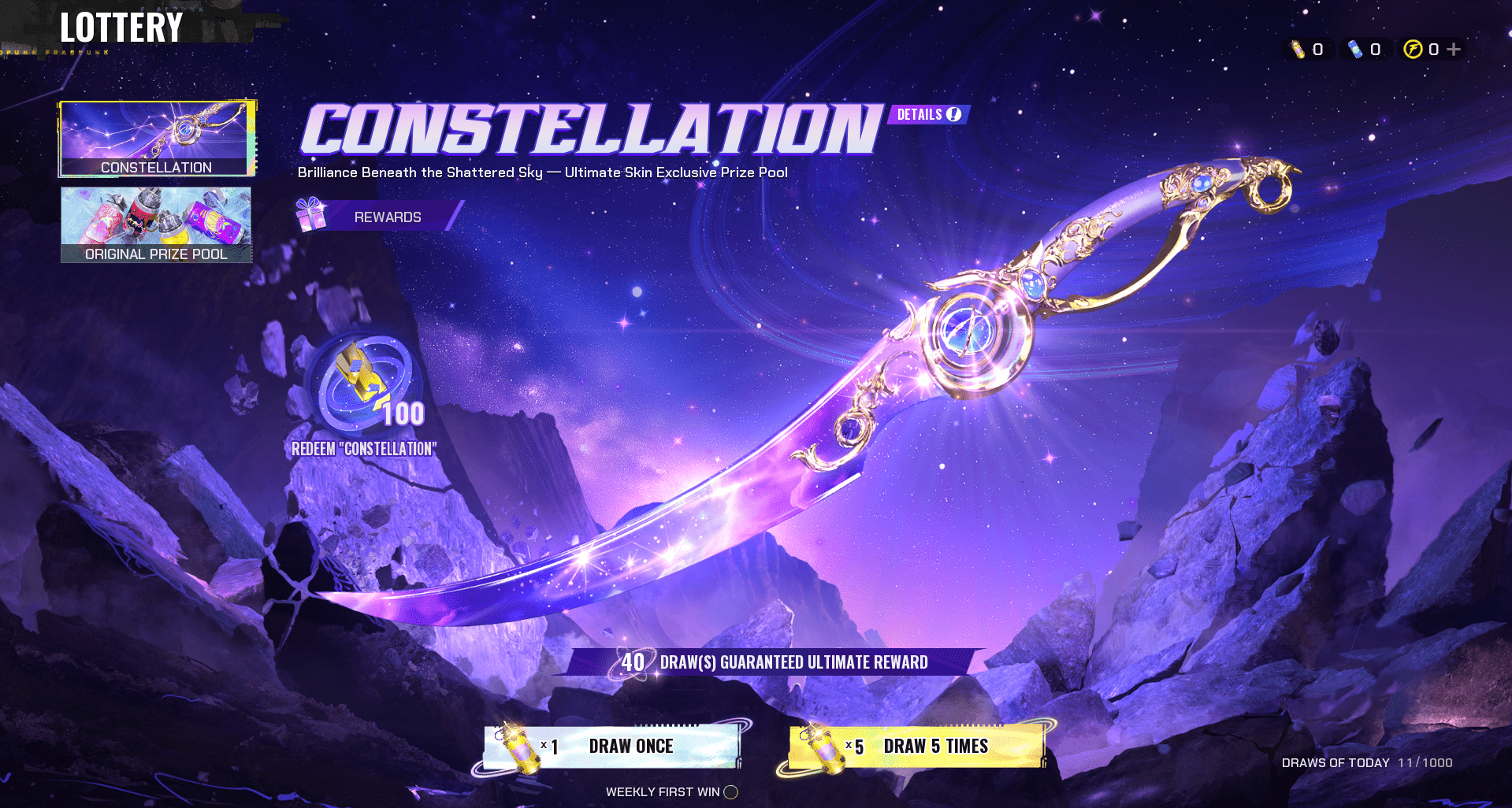This screenshot has height=808, width=1512.
Task: Draw once from the lottery
Action: (x=612, y=747)
